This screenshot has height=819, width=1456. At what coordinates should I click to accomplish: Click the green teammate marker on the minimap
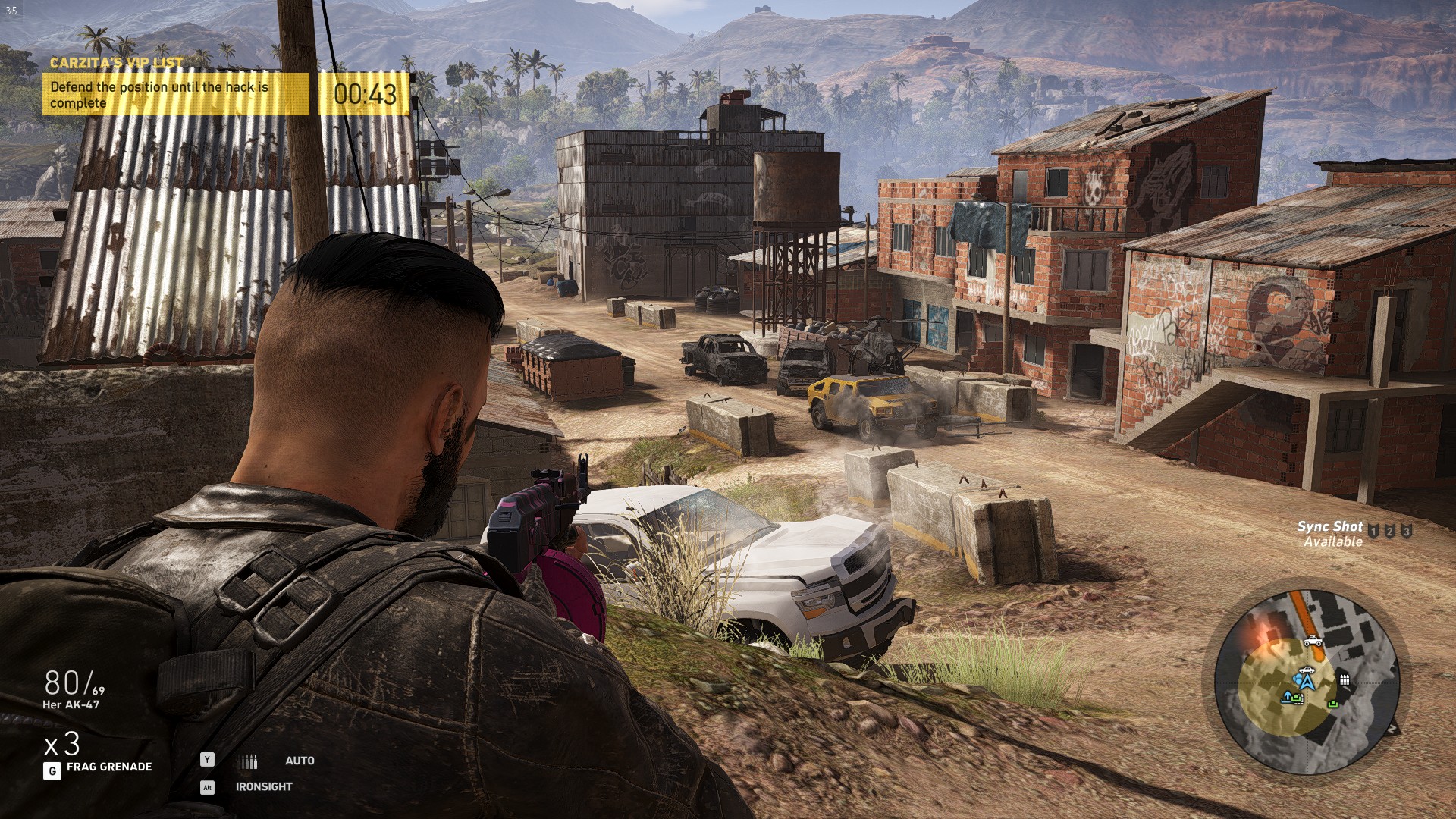coord(1332,704)
